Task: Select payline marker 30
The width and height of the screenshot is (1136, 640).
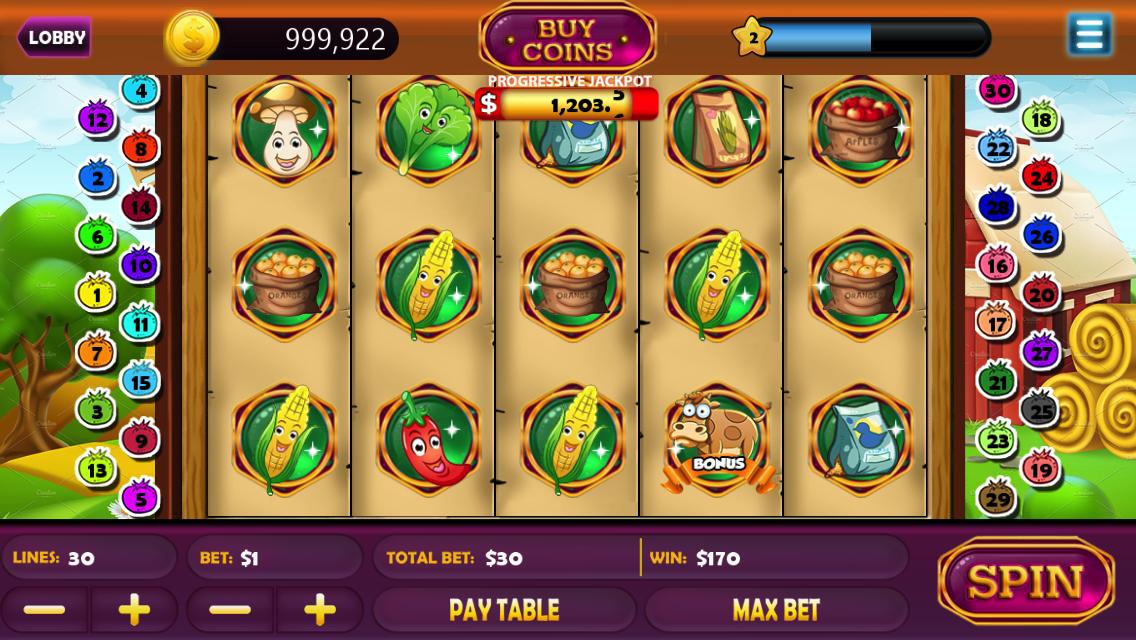Action: (996, 91)
